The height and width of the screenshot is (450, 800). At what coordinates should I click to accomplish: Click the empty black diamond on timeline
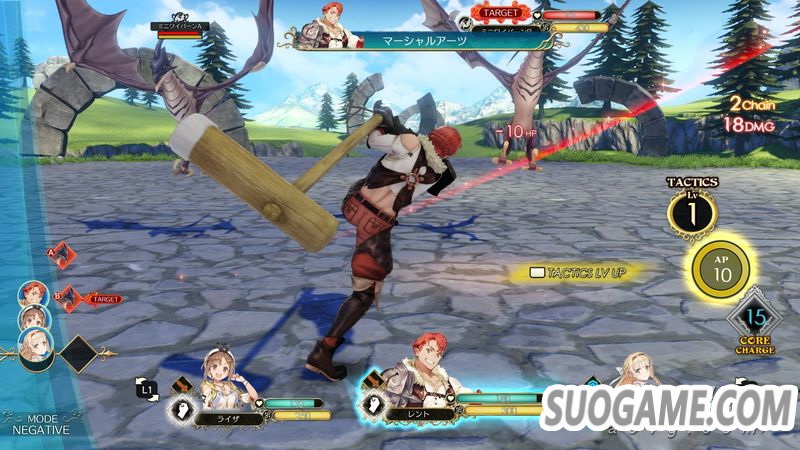tap(78, 352)
